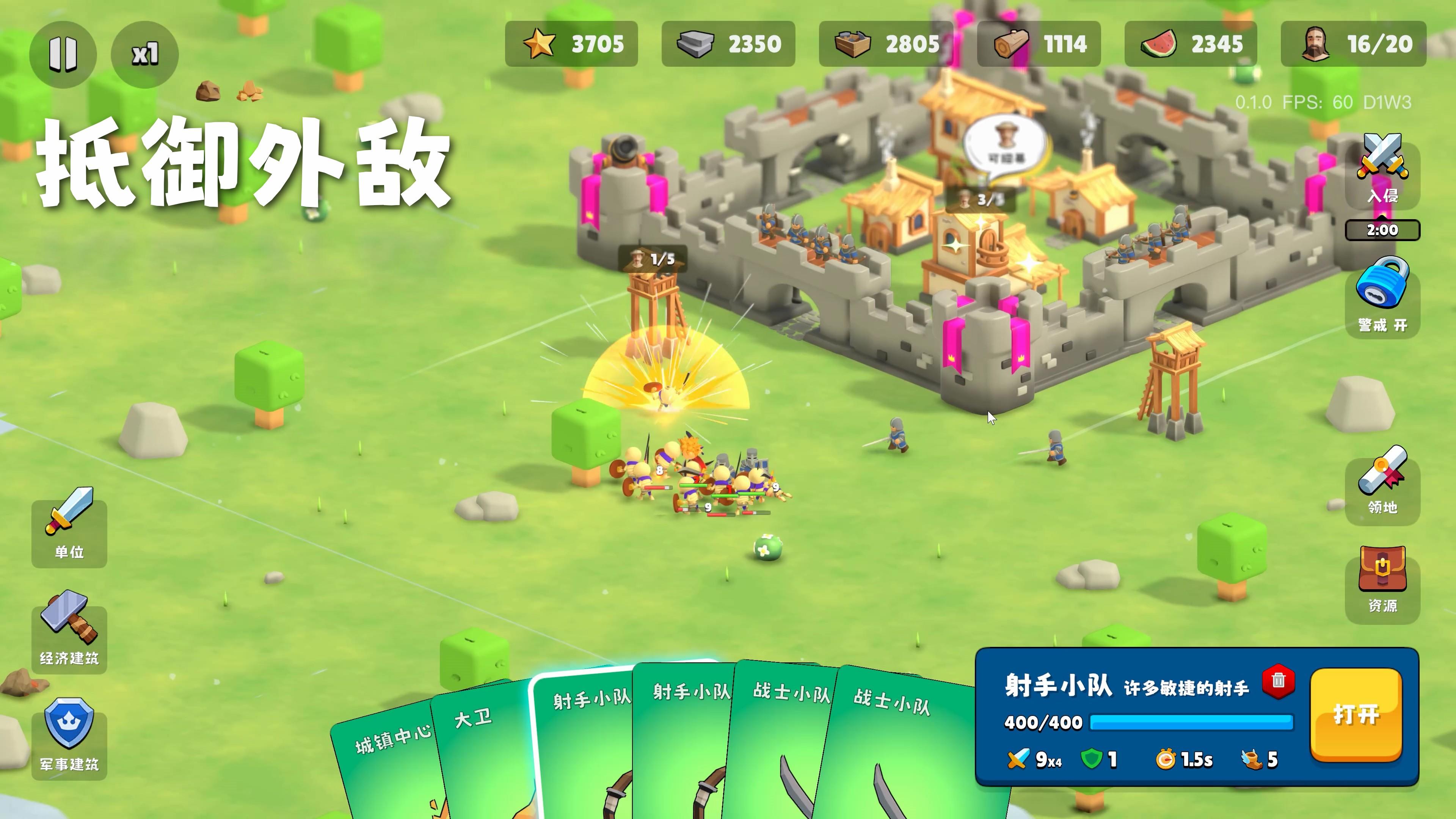Click the watermelon food counter icon
Image resolution: width=1456 pixels, height=819 pixels.
1165,43
